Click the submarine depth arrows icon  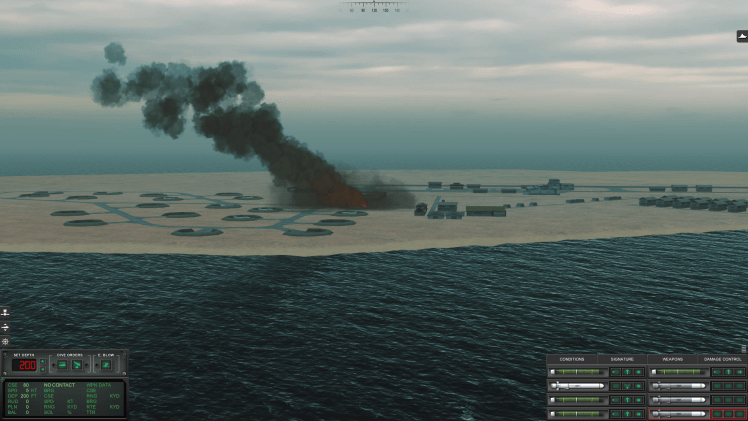(5, 327)
